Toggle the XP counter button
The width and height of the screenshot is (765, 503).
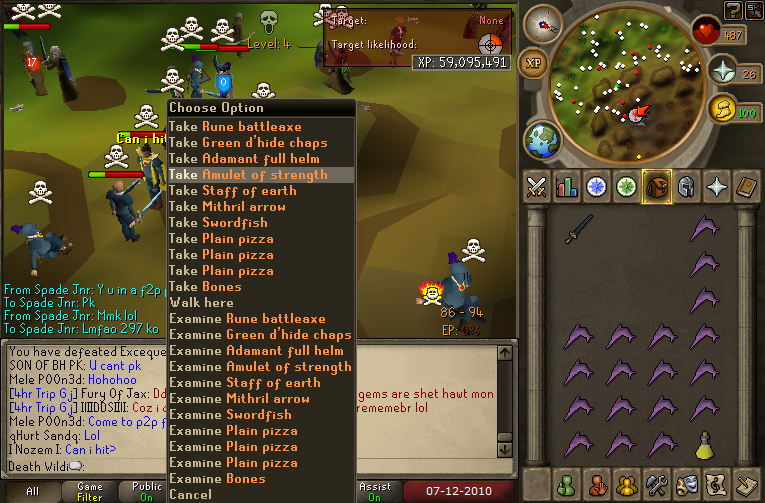[x=535, y=63]
